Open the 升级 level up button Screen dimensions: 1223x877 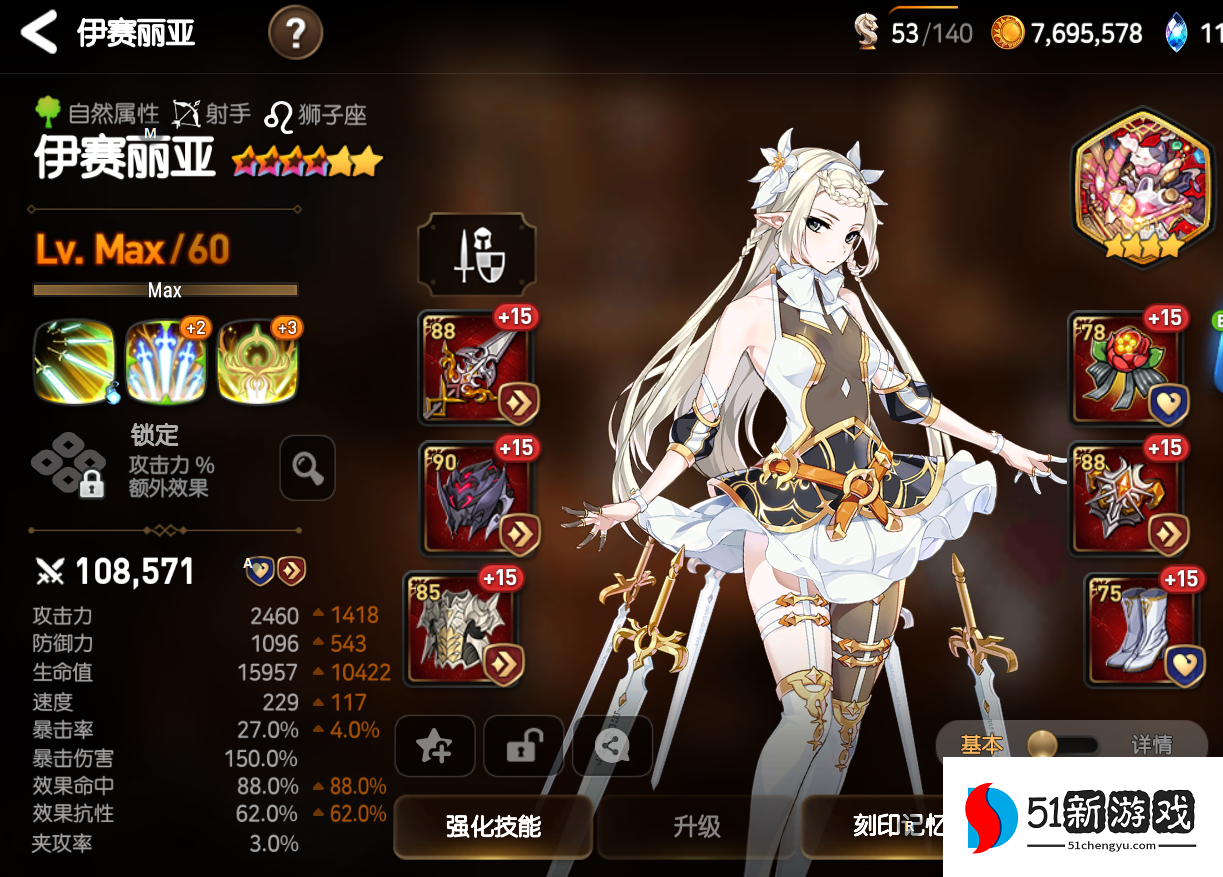697,826
